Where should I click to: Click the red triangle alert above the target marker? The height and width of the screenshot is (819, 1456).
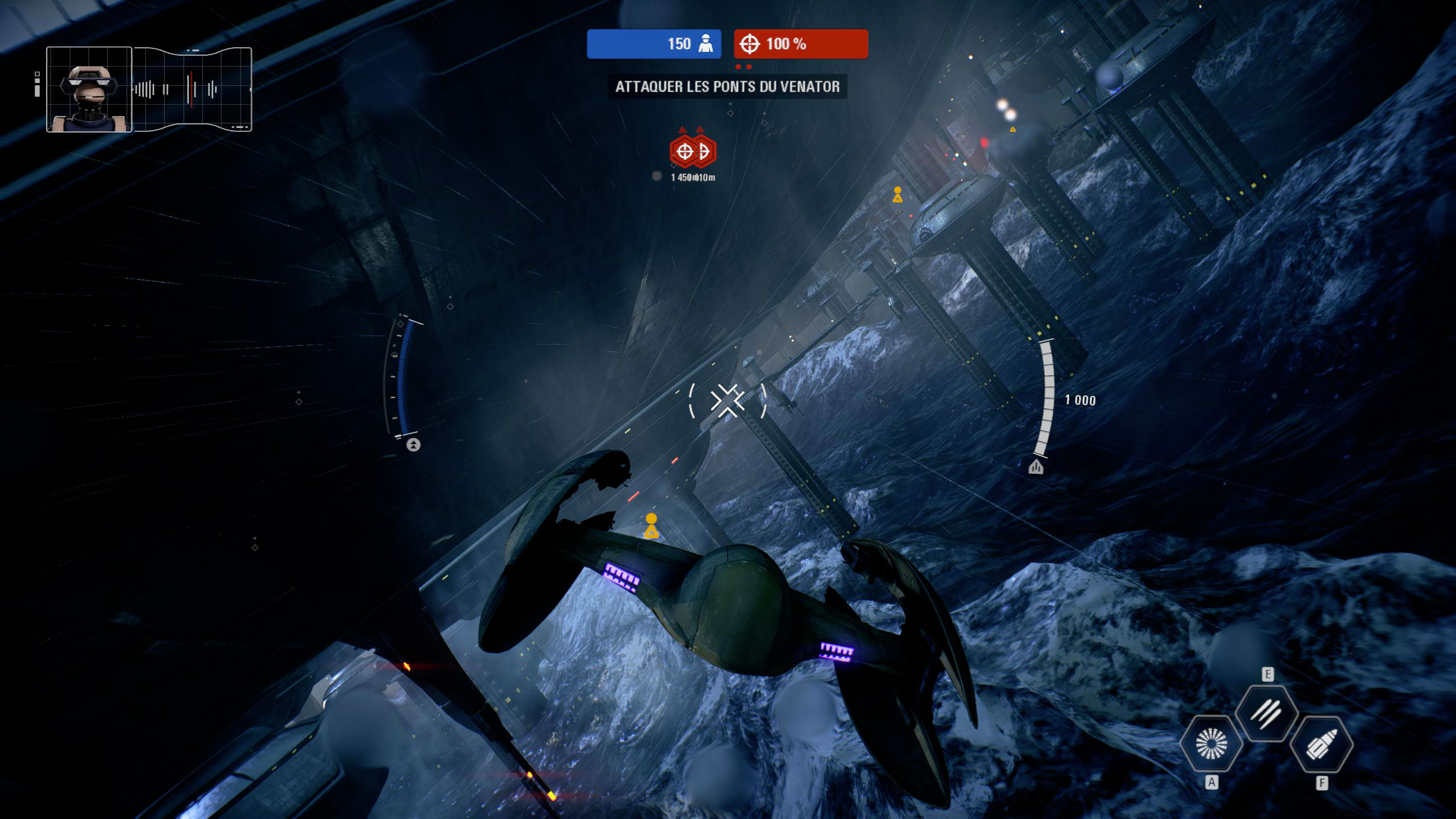[x=682, y=130]
